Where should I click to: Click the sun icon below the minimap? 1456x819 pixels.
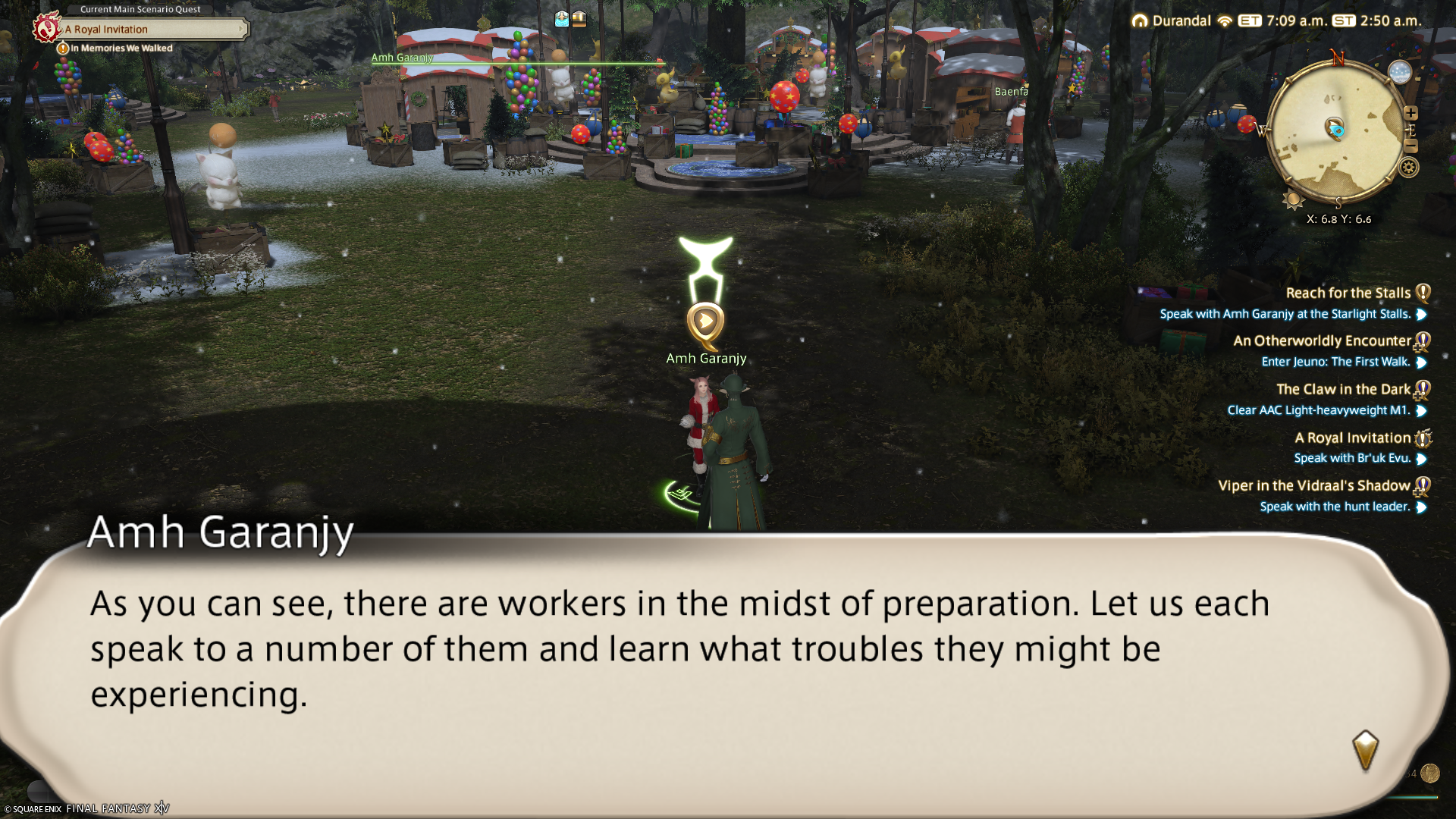[1292, 200]
